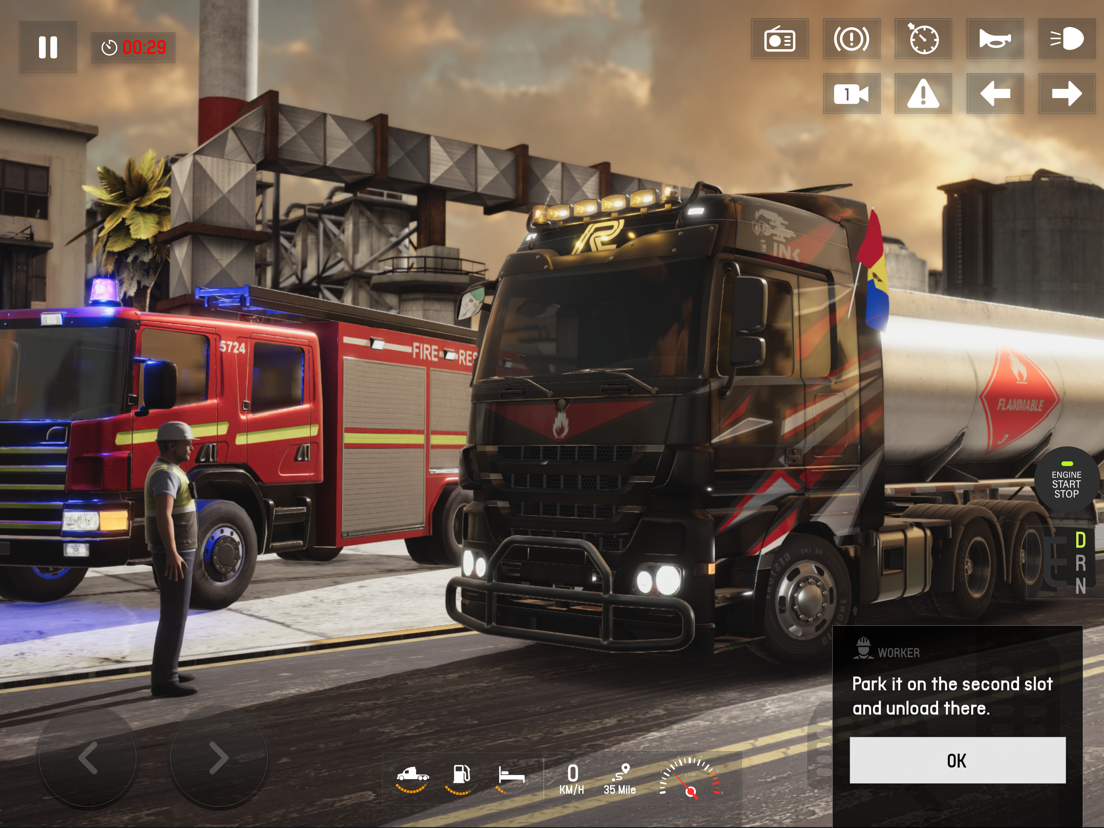The image size is (1104, 828).
Task: Turn on the hazard warning lights
Action: [x=923, y=94]
